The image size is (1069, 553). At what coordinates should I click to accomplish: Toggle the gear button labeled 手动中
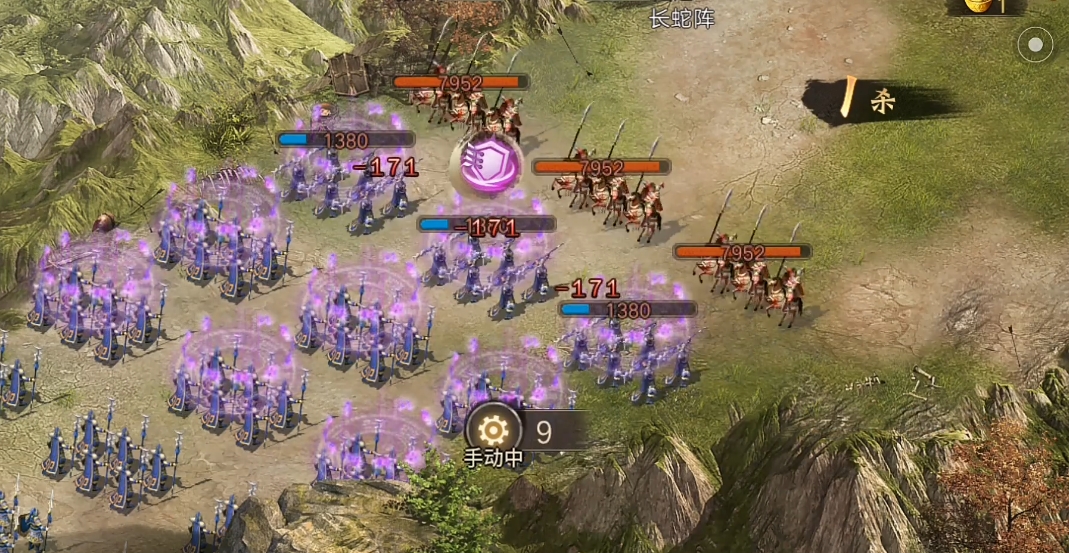[x=492, y=431]
